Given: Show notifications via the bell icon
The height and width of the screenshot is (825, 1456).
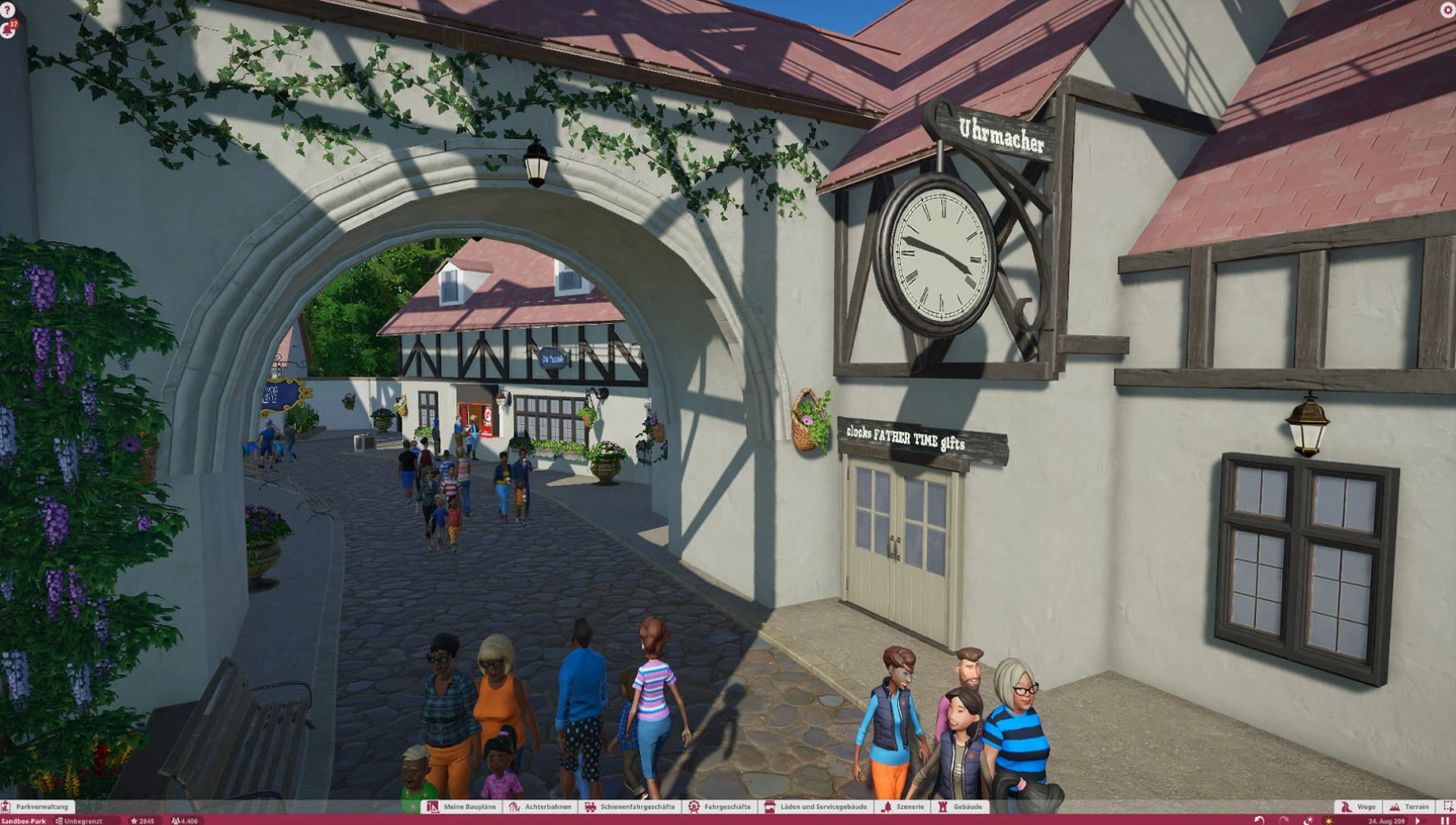Looking at the screenshot, I should pos(9,29).
